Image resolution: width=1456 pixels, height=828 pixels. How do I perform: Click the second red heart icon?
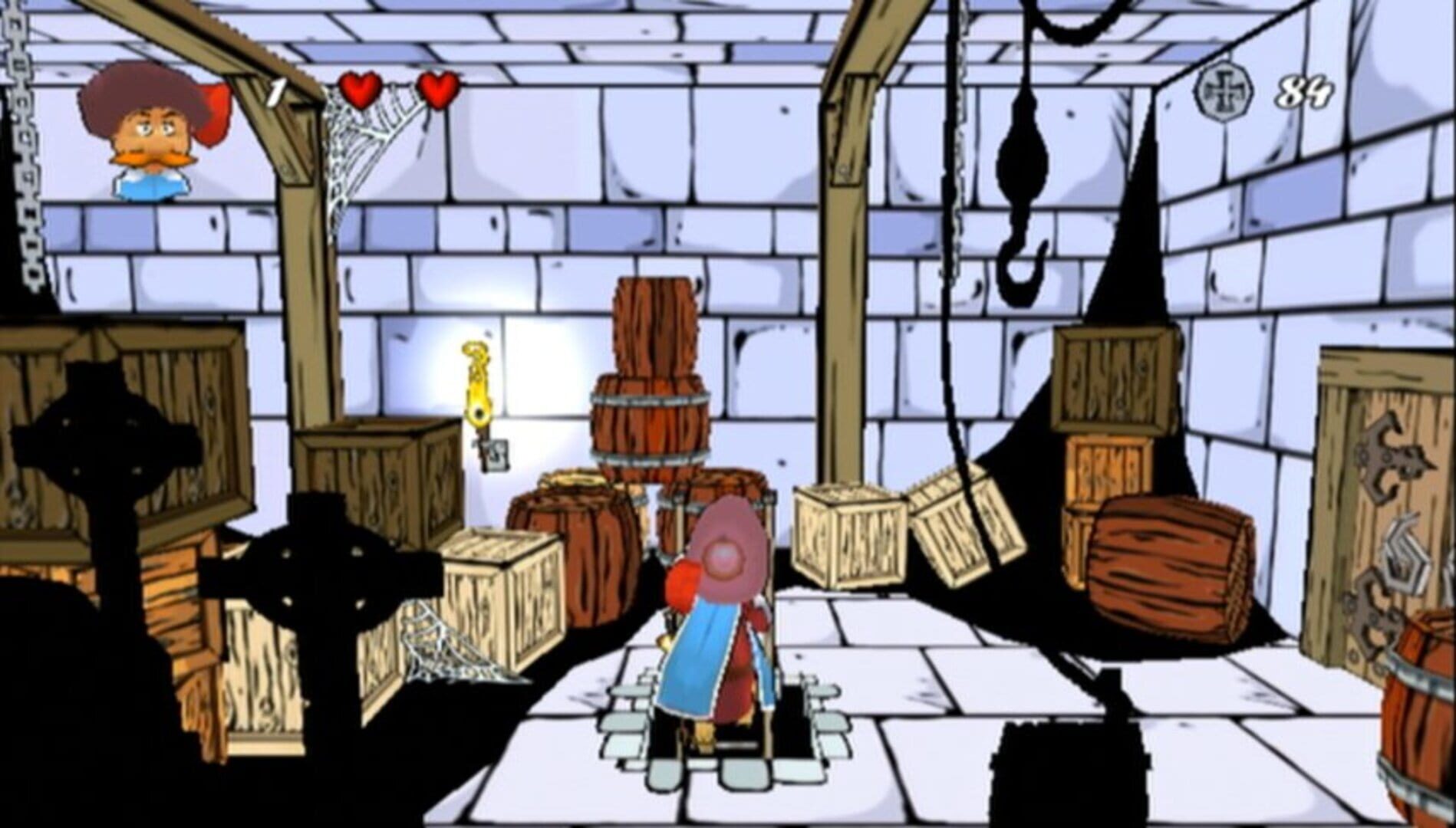pyautogui.click(x=437, y=90)
